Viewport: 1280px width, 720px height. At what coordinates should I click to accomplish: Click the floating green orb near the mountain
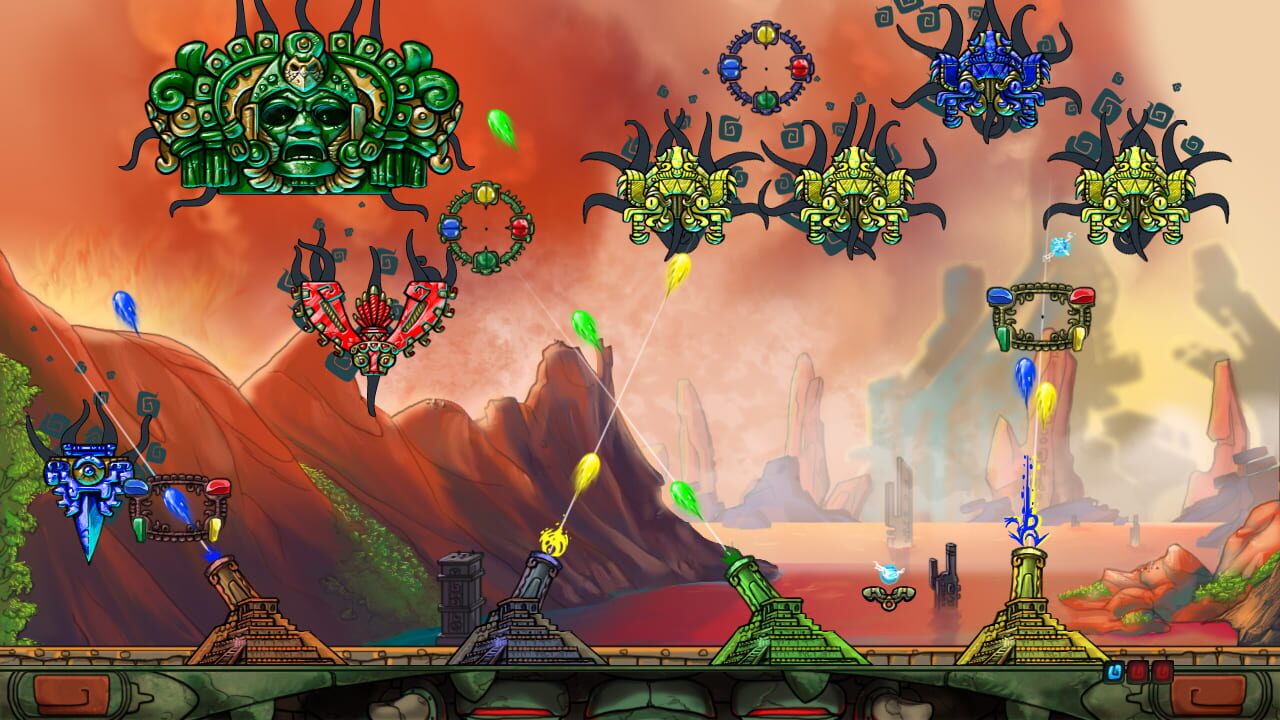[x=583, y=325]
